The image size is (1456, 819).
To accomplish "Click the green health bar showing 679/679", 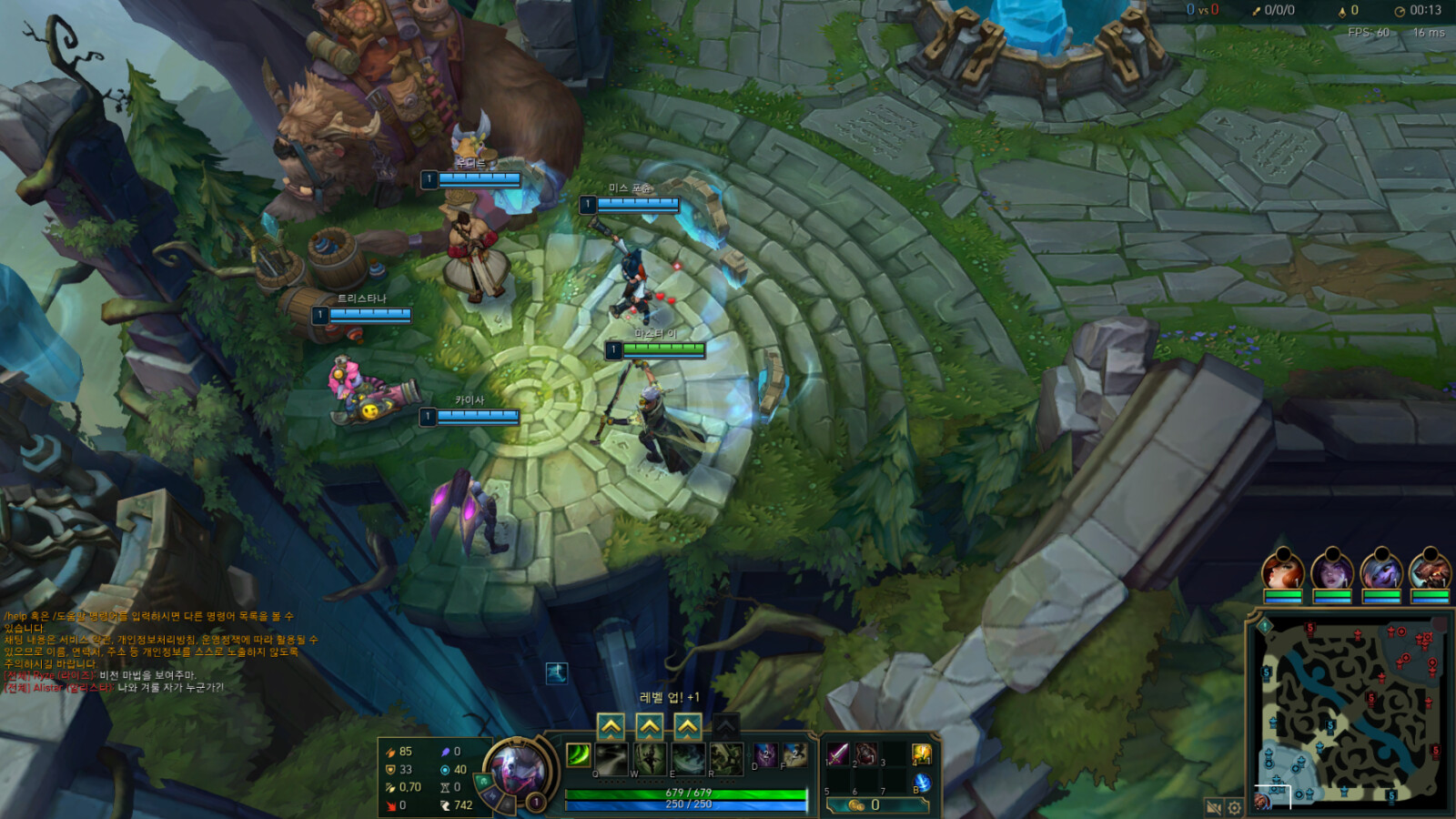I will pos(687,793).
